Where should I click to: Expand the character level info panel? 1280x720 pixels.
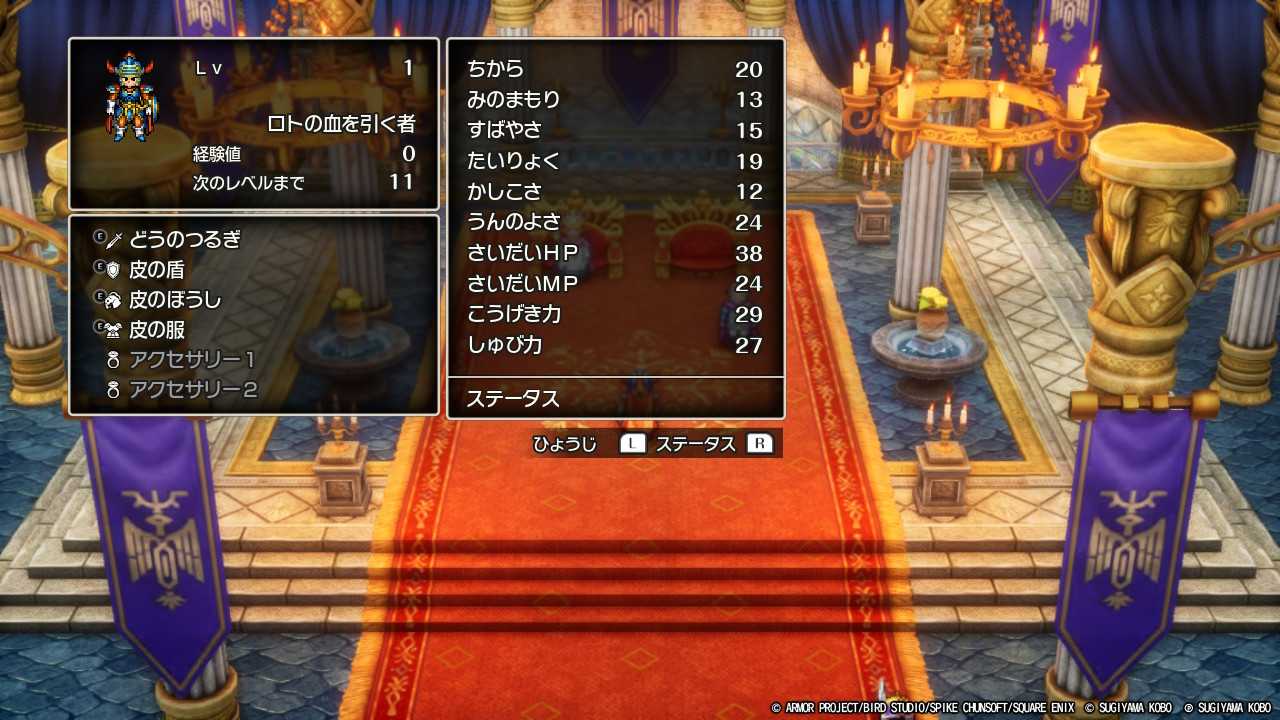[x=252, y=120]
